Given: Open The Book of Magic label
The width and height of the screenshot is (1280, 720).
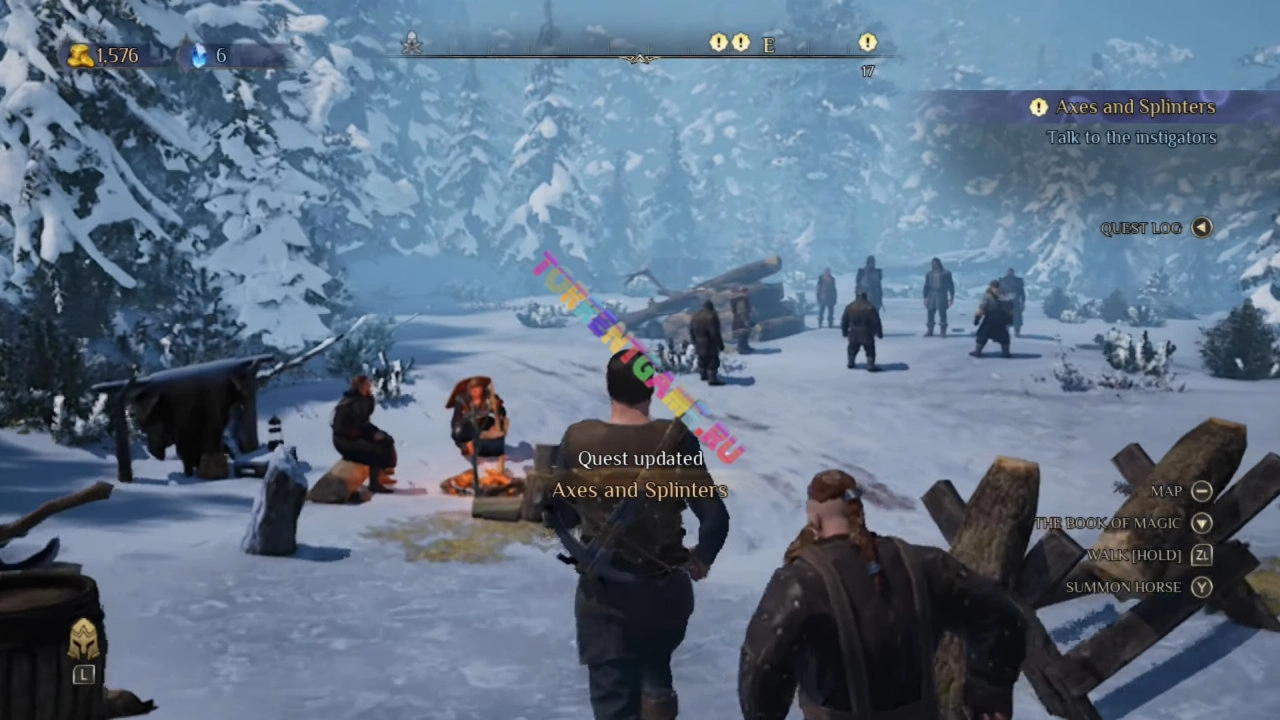Looking at the screenshot, I should click(1107, 523).
